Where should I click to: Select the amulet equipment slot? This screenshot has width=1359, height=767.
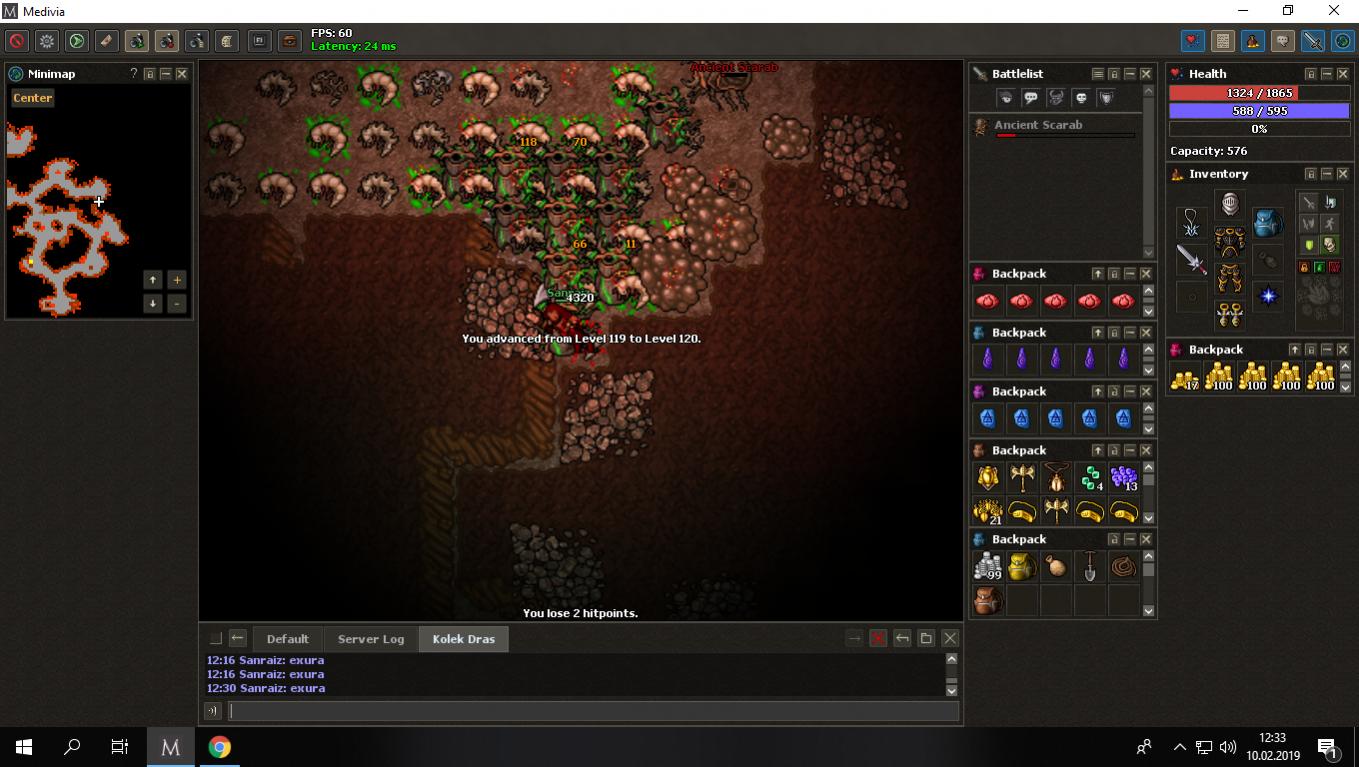tap(1191, 222)
